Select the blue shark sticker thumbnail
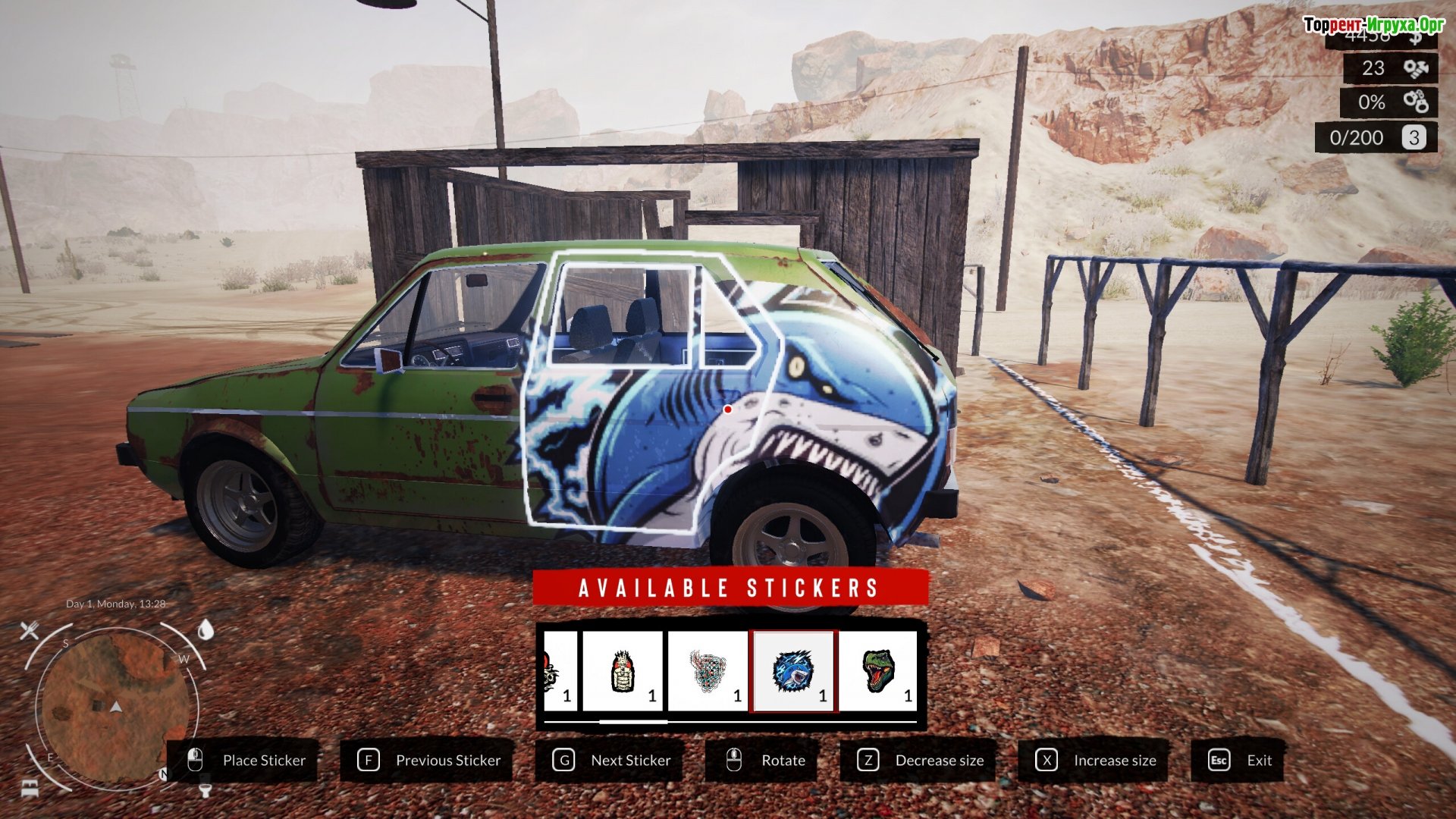This screenshot has height=819, width=1456. (x=793, y=671)
